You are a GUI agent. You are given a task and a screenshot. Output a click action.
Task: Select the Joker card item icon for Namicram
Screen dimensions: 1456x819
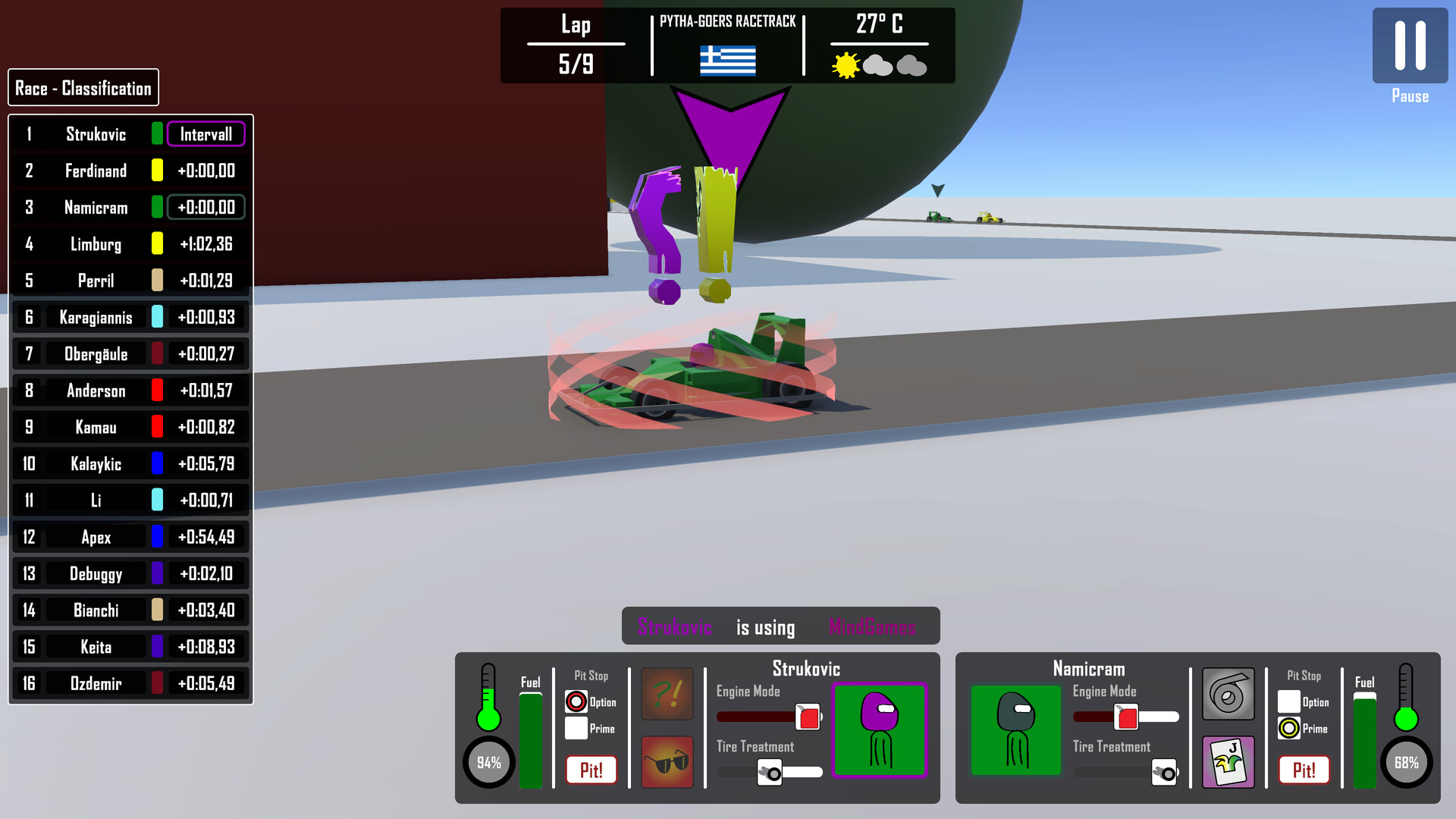click(1228, 762)
